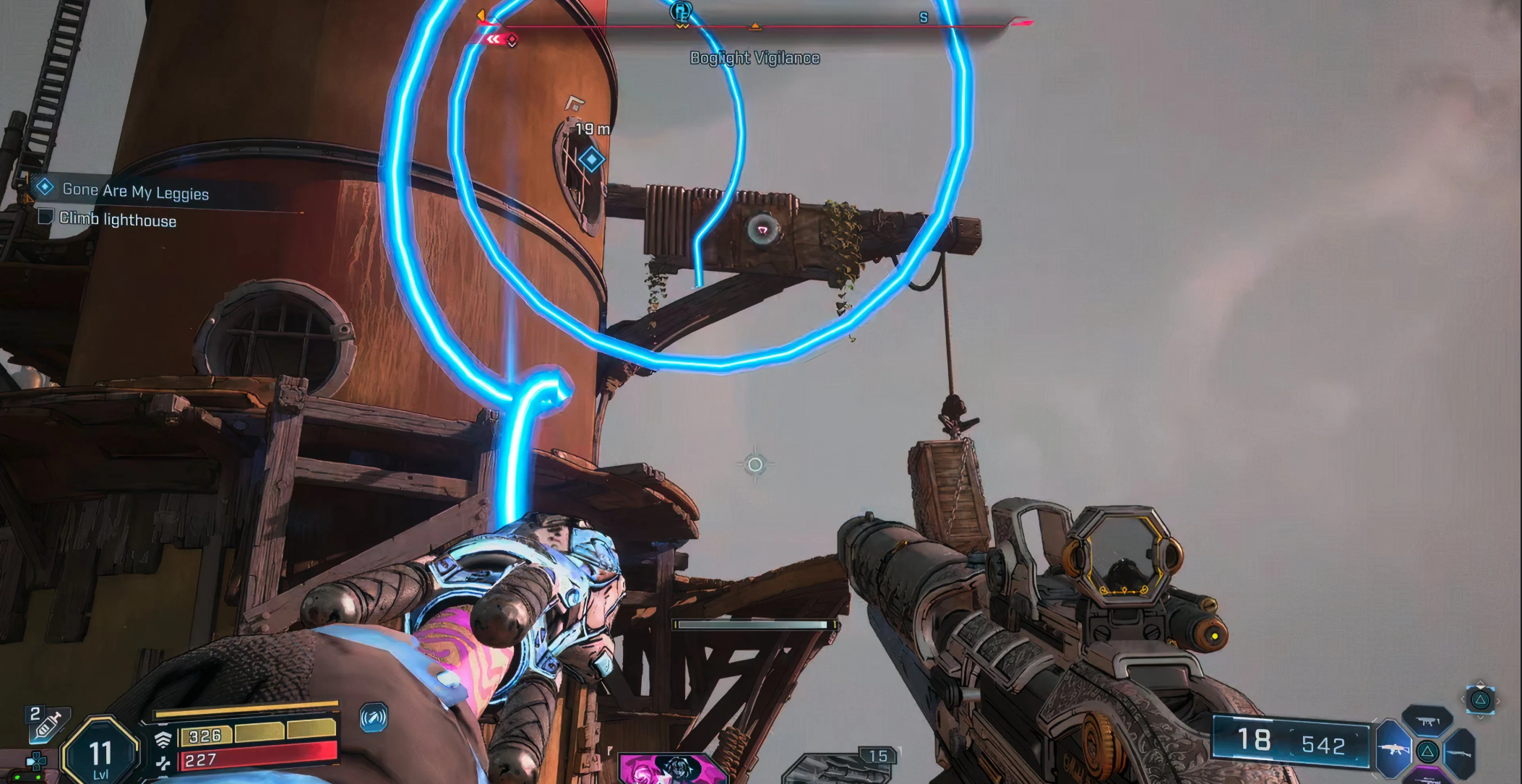This screenshot has height=784, width=1522.
Task: Click the 19 m quest waypoint marker
Action: [x=591, y=159]
